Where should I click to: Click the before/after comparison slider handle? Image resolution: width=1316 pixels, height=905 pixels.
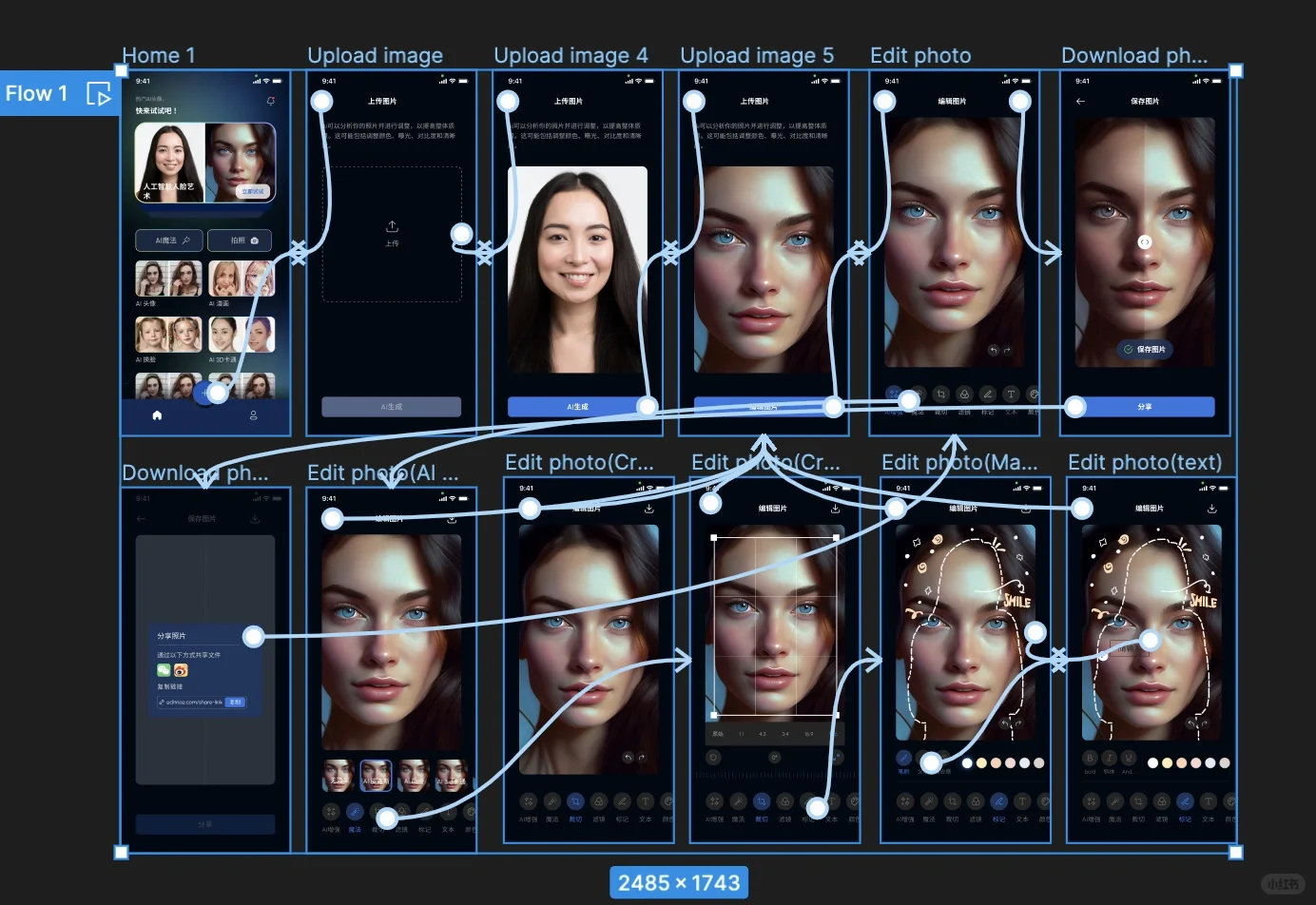coord(1145,241)
